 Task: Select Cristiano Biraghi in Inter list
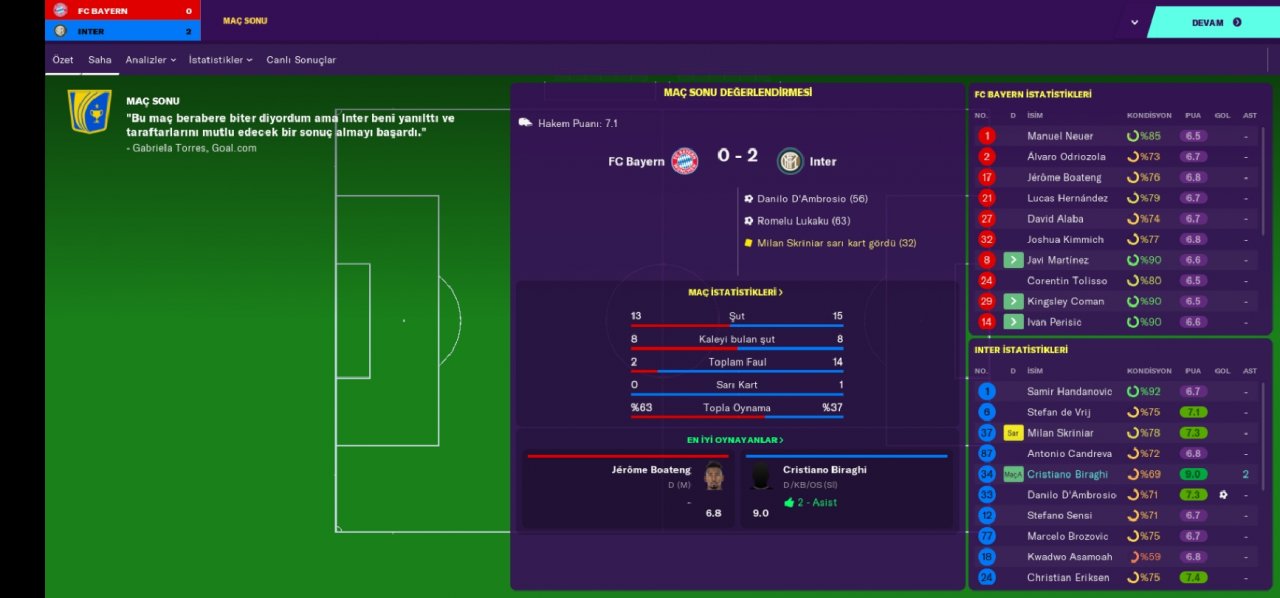1067,475
